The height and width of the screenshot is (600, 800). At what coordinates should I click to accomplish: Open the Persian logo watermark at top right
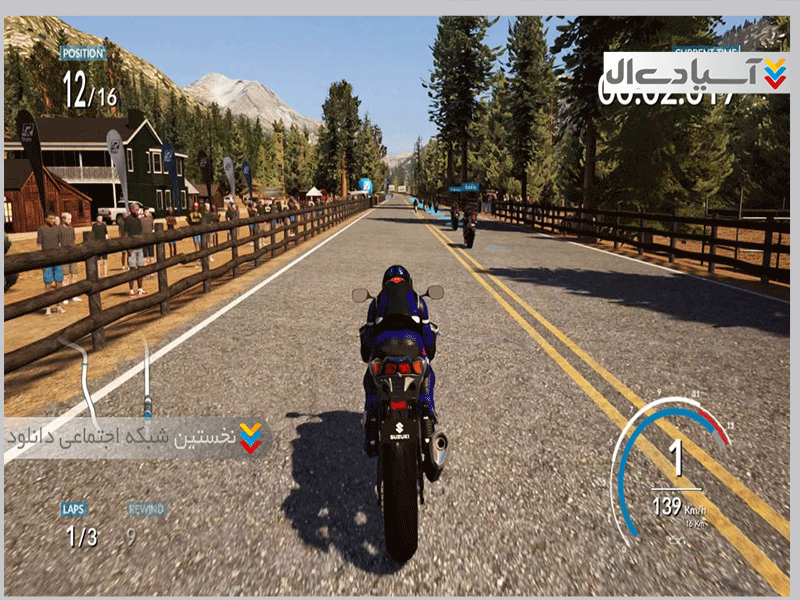point(697,72)
